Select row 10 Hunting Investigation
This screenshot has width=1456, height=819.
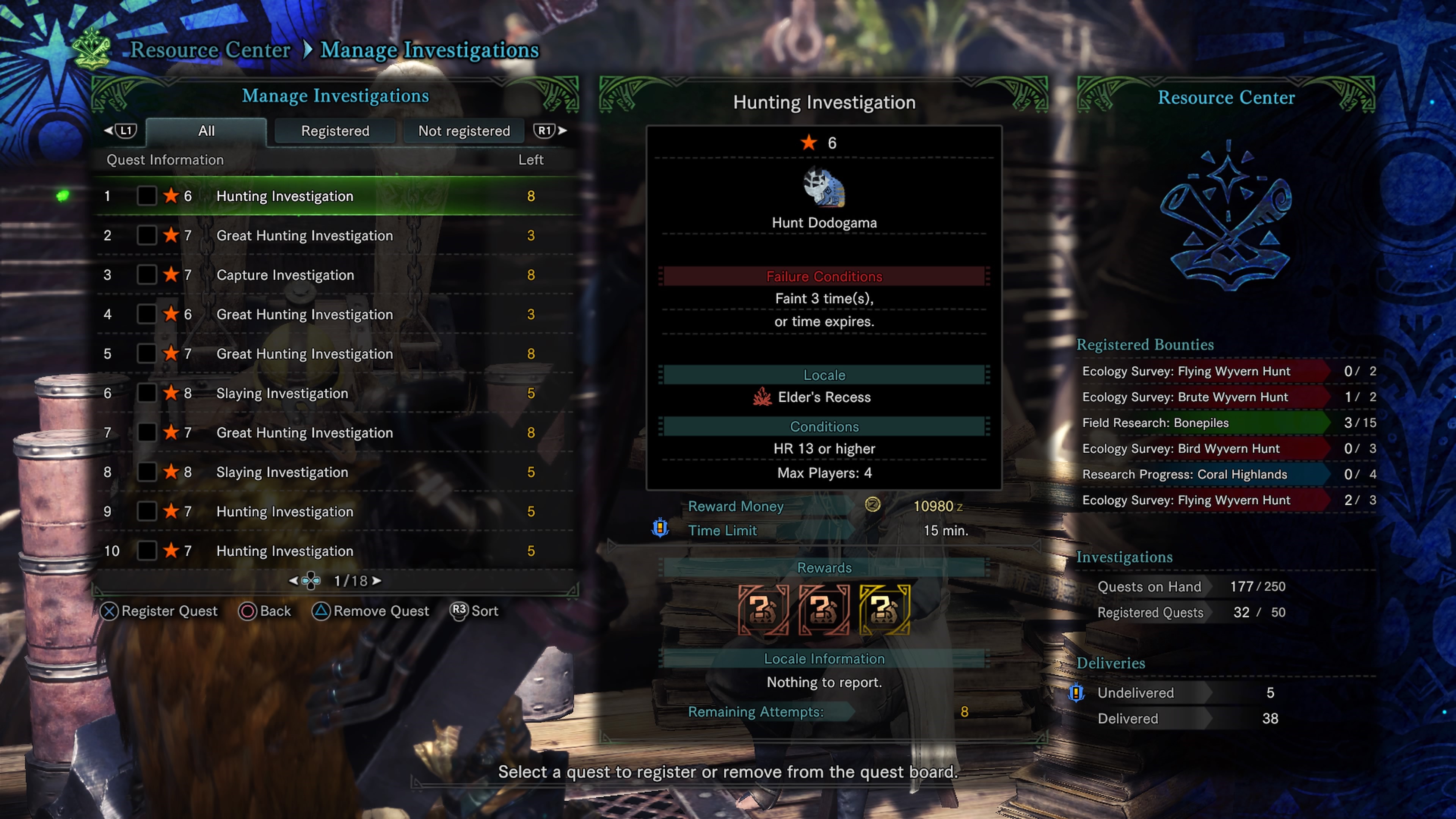tap(284, 551)
